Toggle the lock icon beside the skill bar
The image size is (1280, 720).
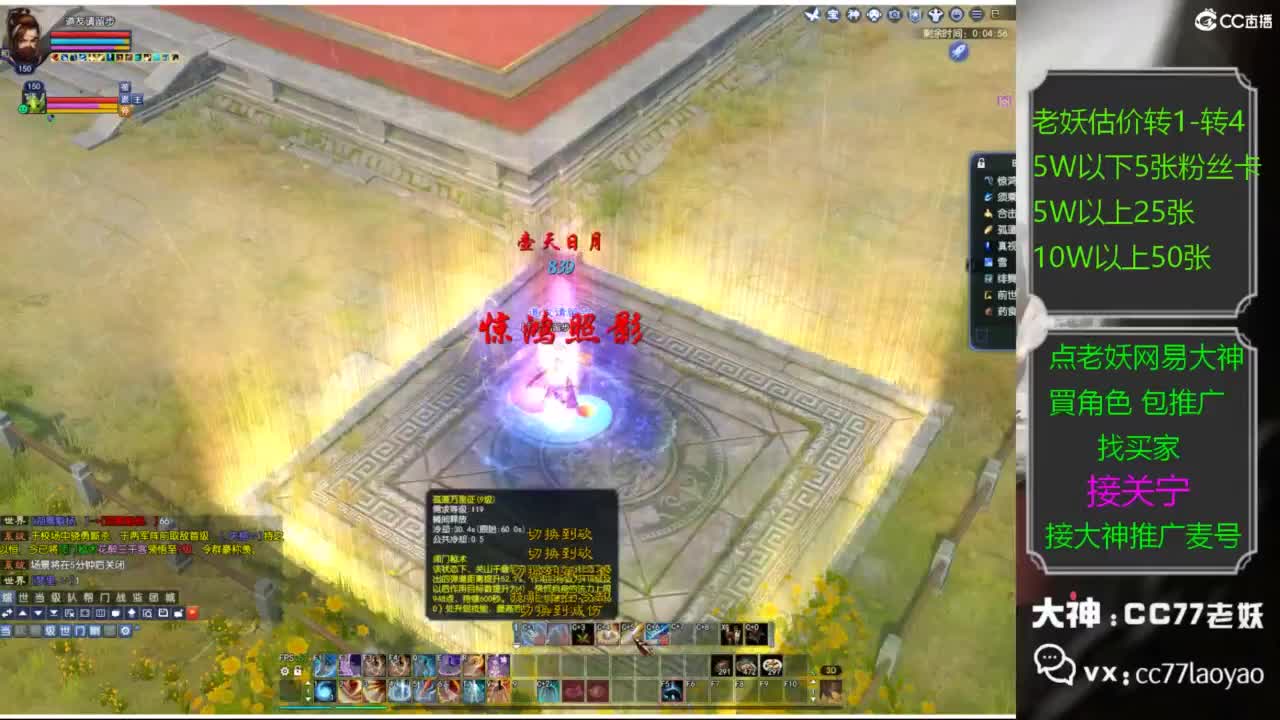(296, 670)
